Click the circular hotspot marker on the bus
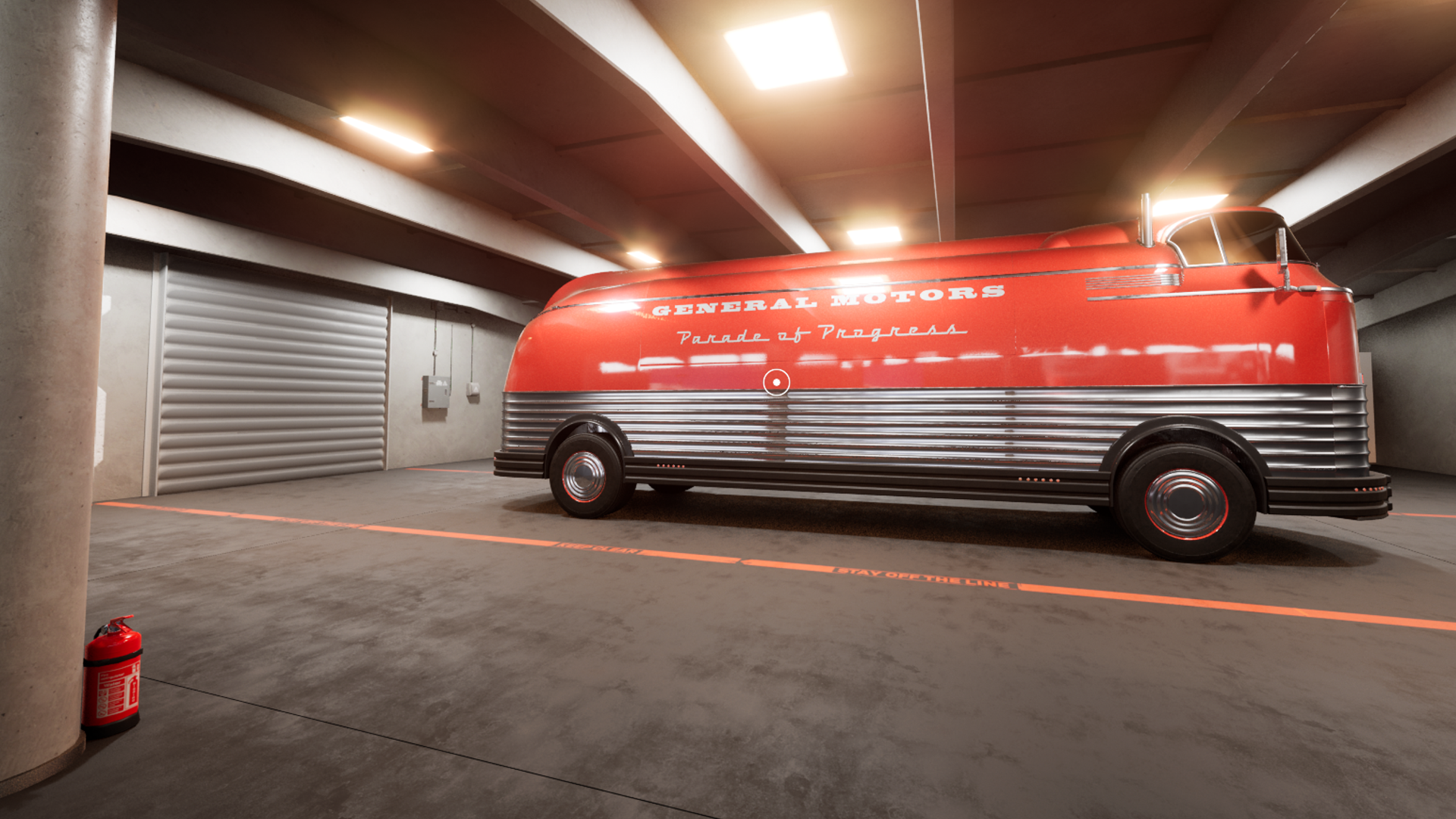Screen dimensions: 1456x819 (776, 382)
